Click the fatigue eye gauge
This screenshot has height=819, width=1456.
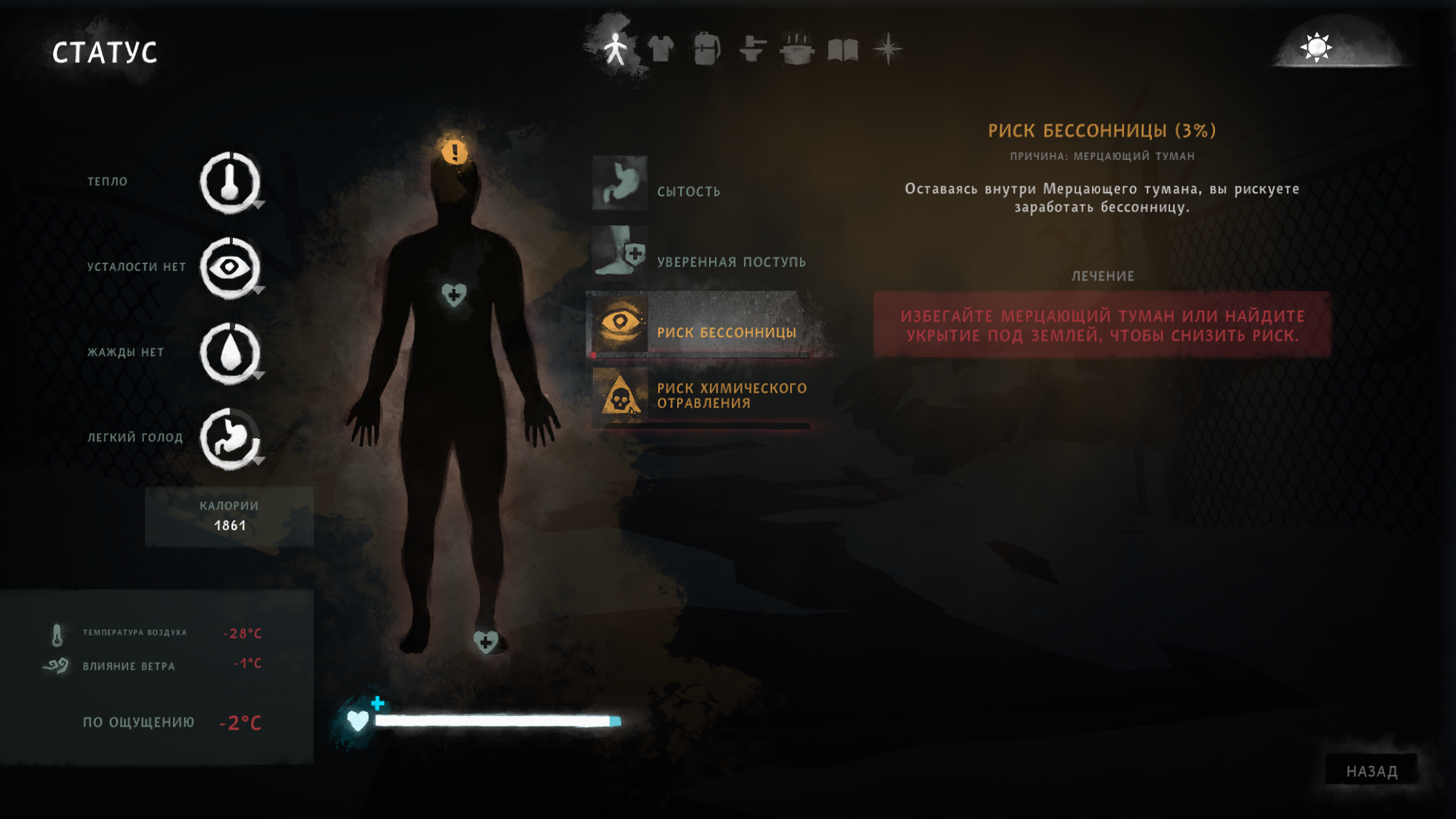pos(230,268)
